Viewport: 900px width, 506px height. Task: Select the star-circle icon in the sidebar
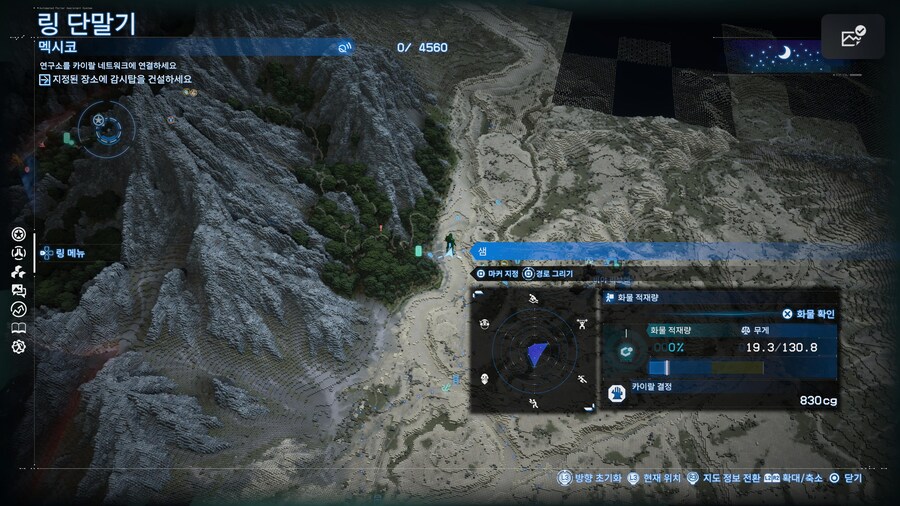18,234
